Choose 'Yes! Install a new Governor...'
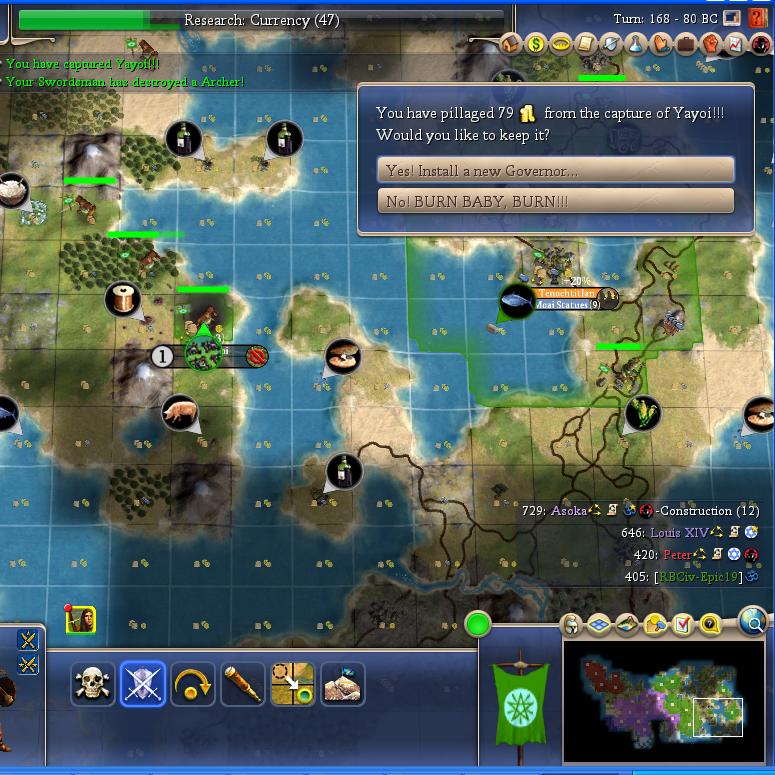The width and height of the screenshot is (775, 775). 555,170
